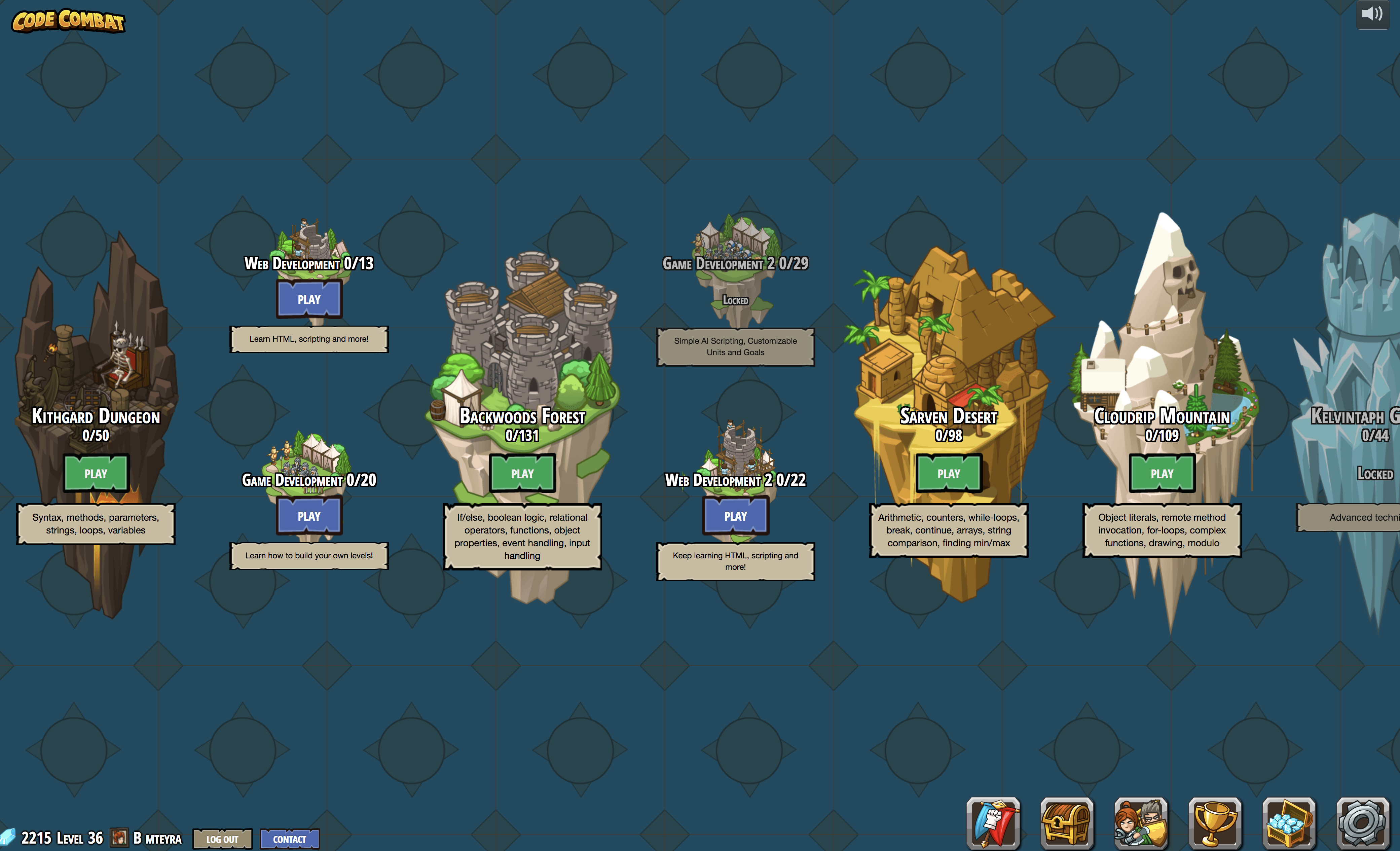Play Game Development 0/20 campaign

coord(309,516)
